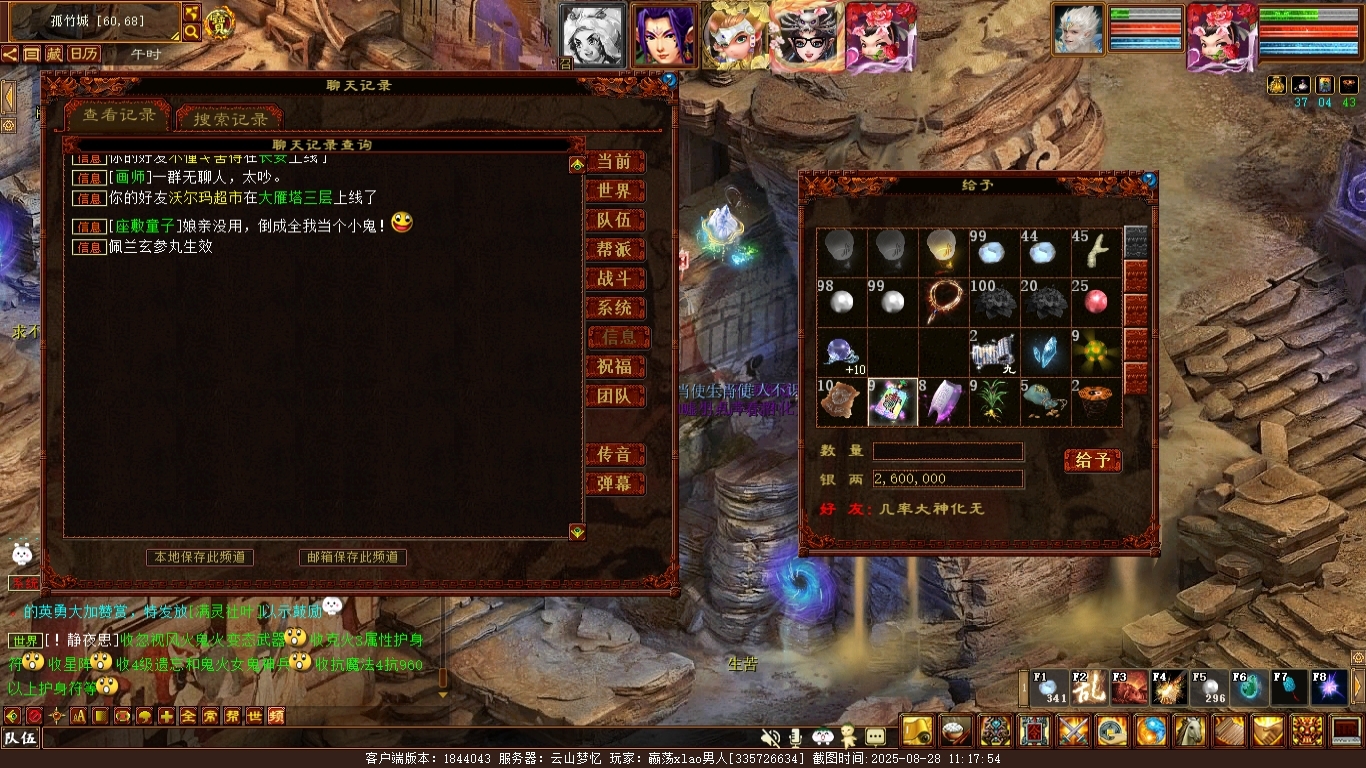The height and width of the screenshot is (768, 1366).
Task: Open the 日历 calendar button
Action: [x=84, y=53]
